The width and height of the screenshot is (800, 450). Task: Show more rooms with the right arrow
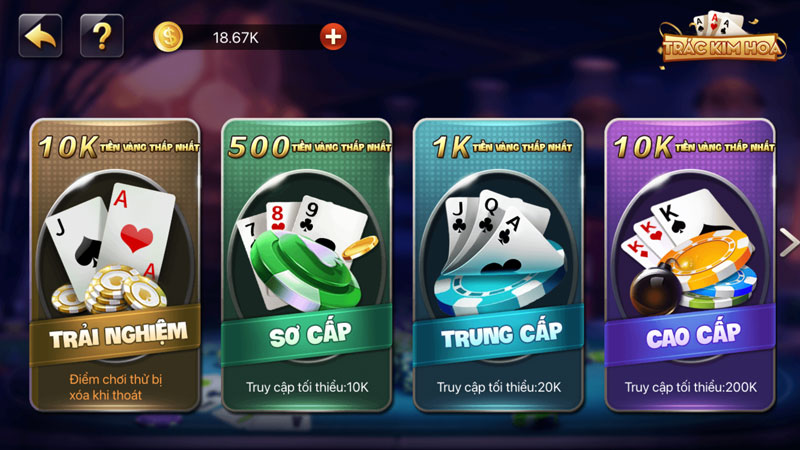click(788, 242)
